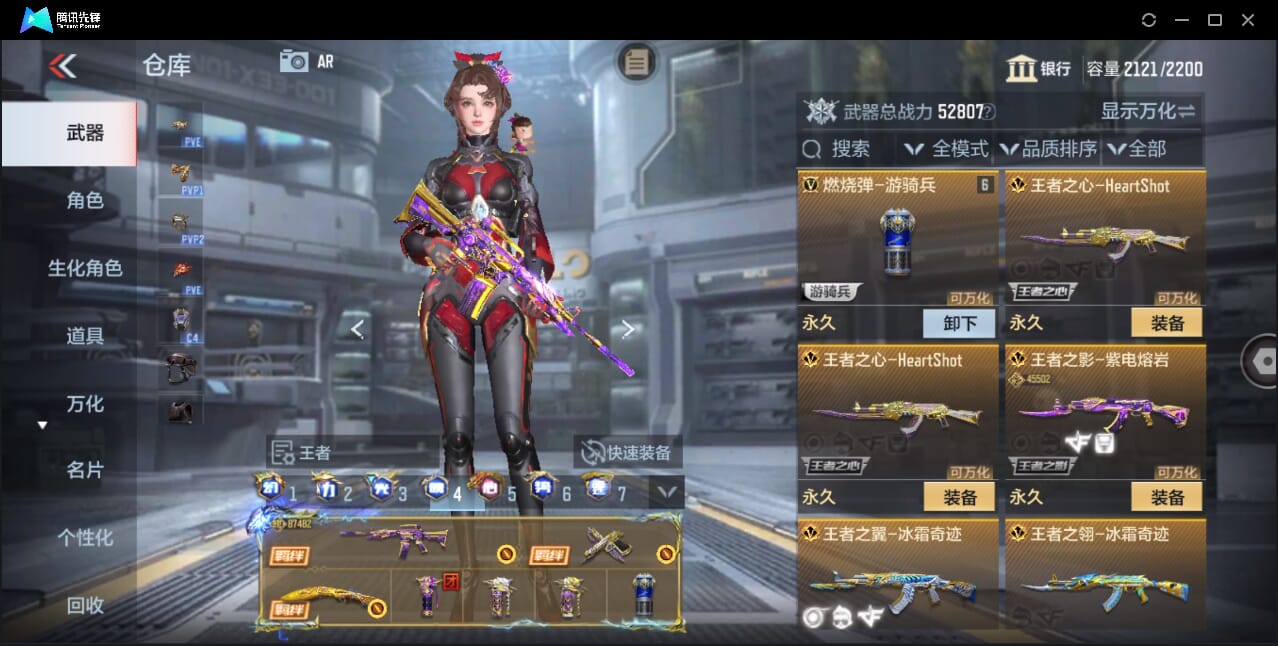Viewport: 1278px width, 646px height.
Task: Switch to the 角色 tab
Action: tap(85, 201)
